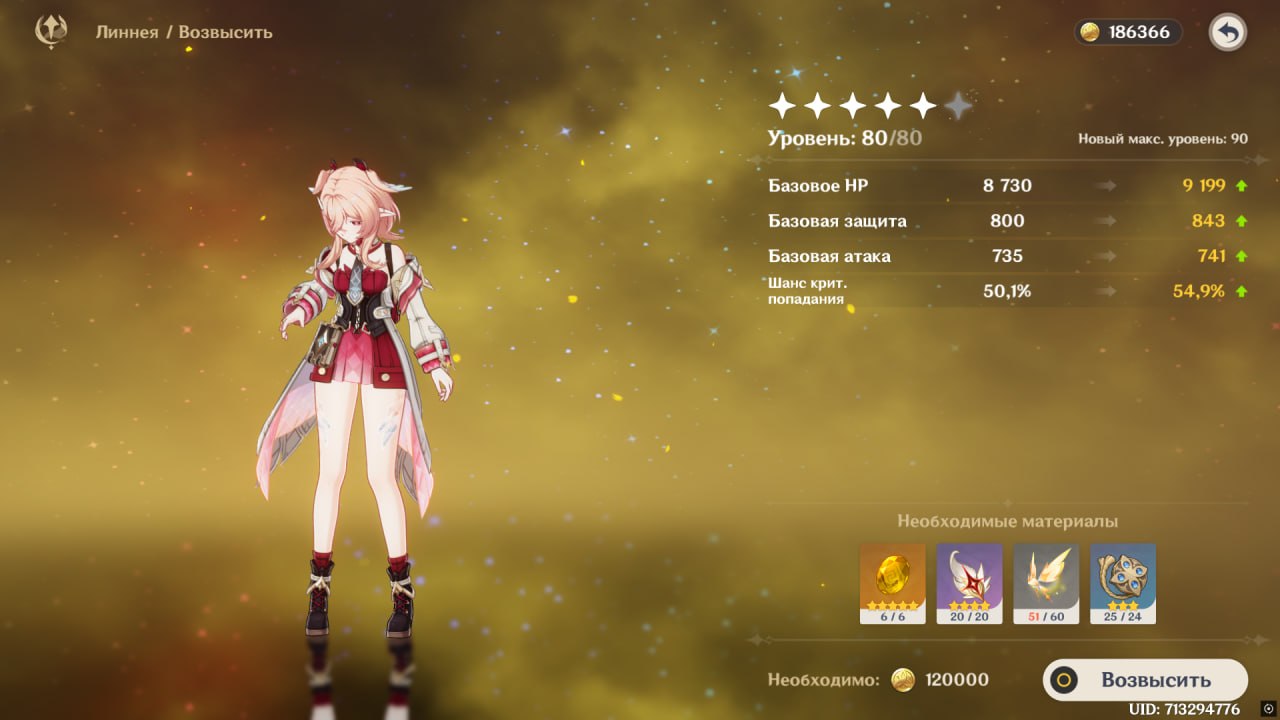1280x720 pixels.
Task: Select the golden gemstone material slot
Action: click(892, 583)
